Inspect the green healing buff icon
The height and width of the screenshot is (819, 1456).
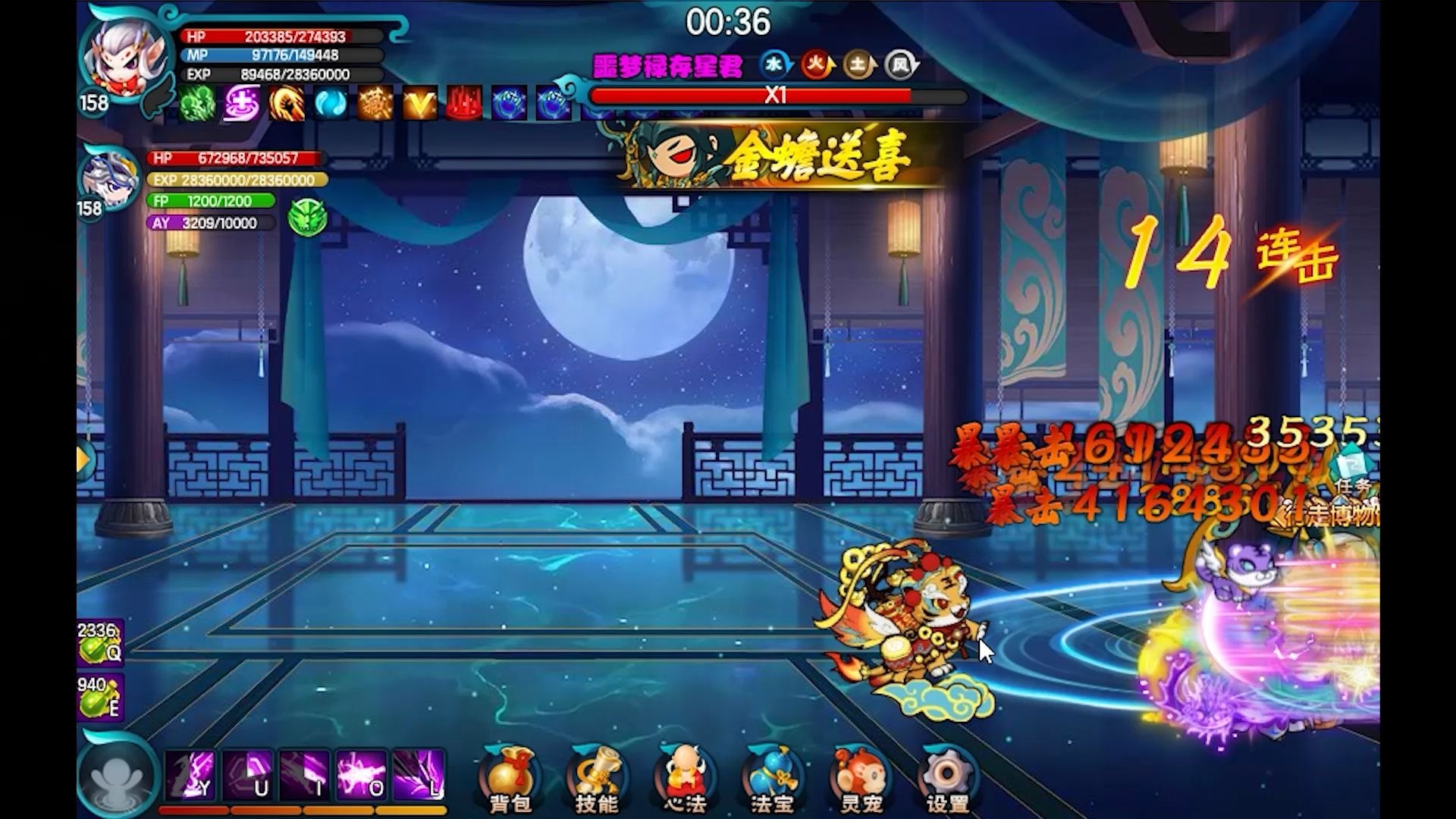coord(196,104)
